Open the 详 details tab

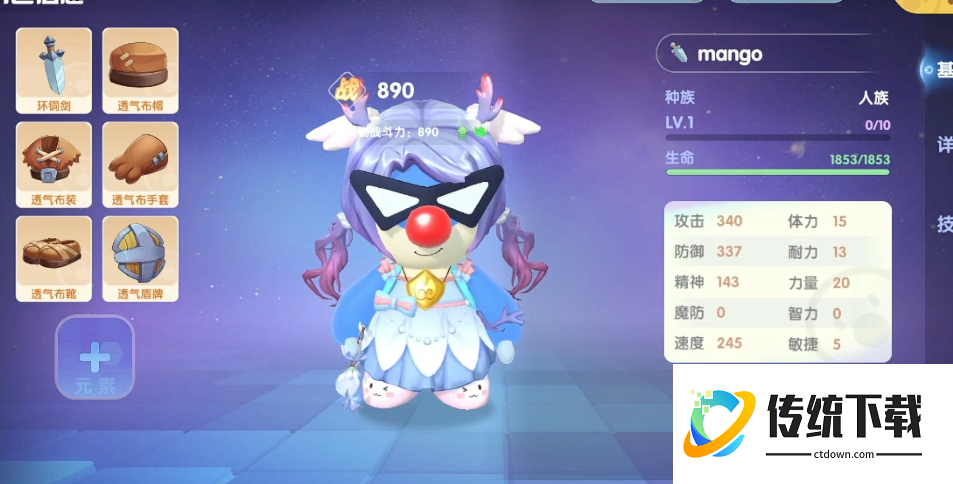(x=943, y=146)
